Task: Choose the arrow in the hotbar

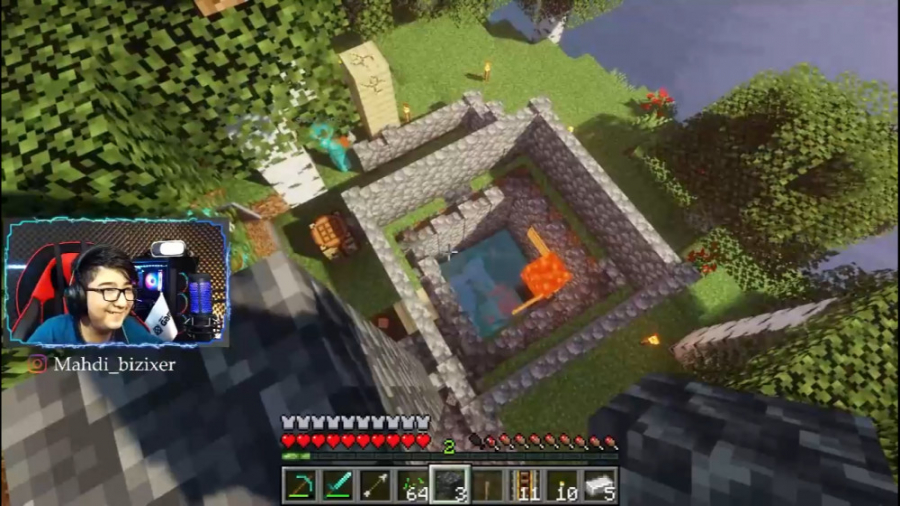Action: pos(374,485)
